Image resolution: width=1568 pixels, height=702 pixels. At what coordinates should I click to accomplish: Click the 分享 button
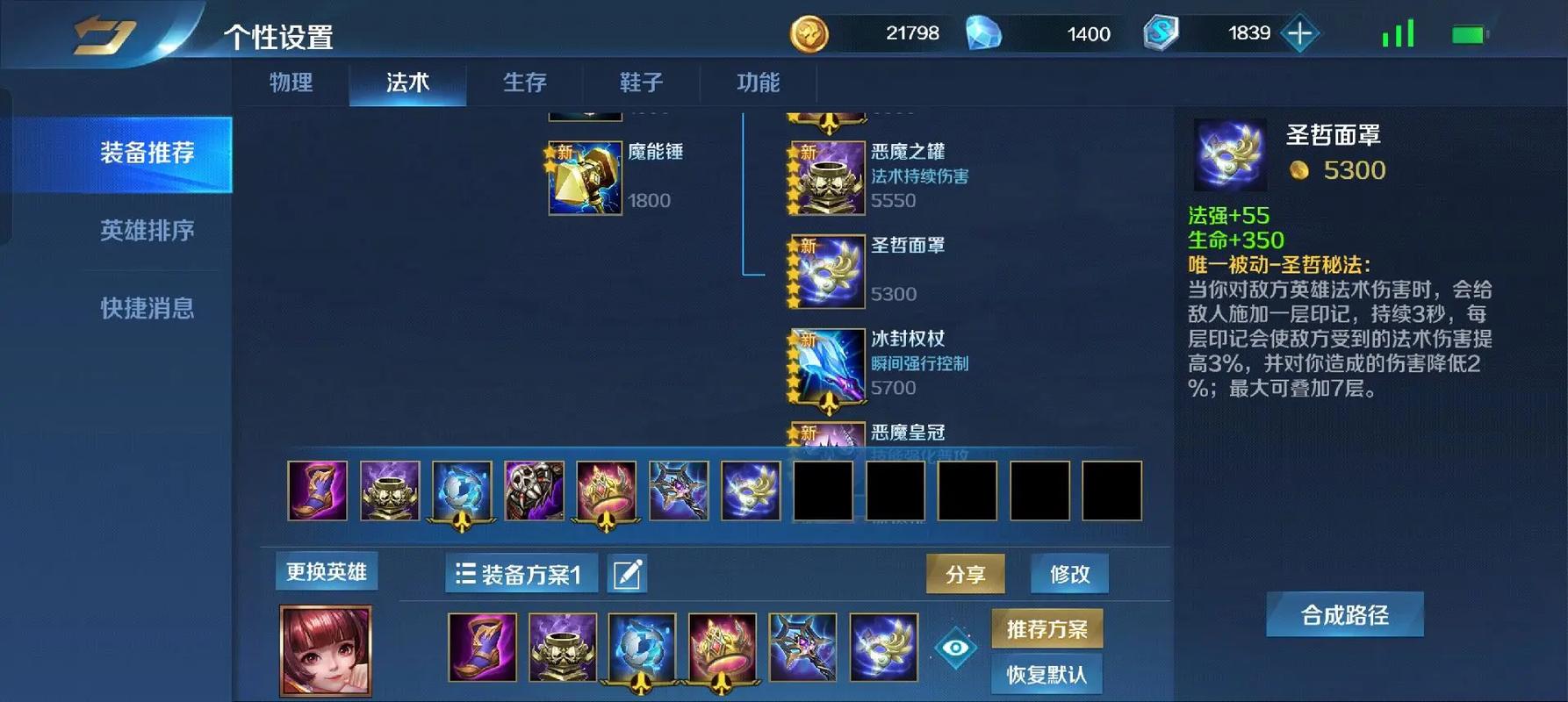coord(966,573)
